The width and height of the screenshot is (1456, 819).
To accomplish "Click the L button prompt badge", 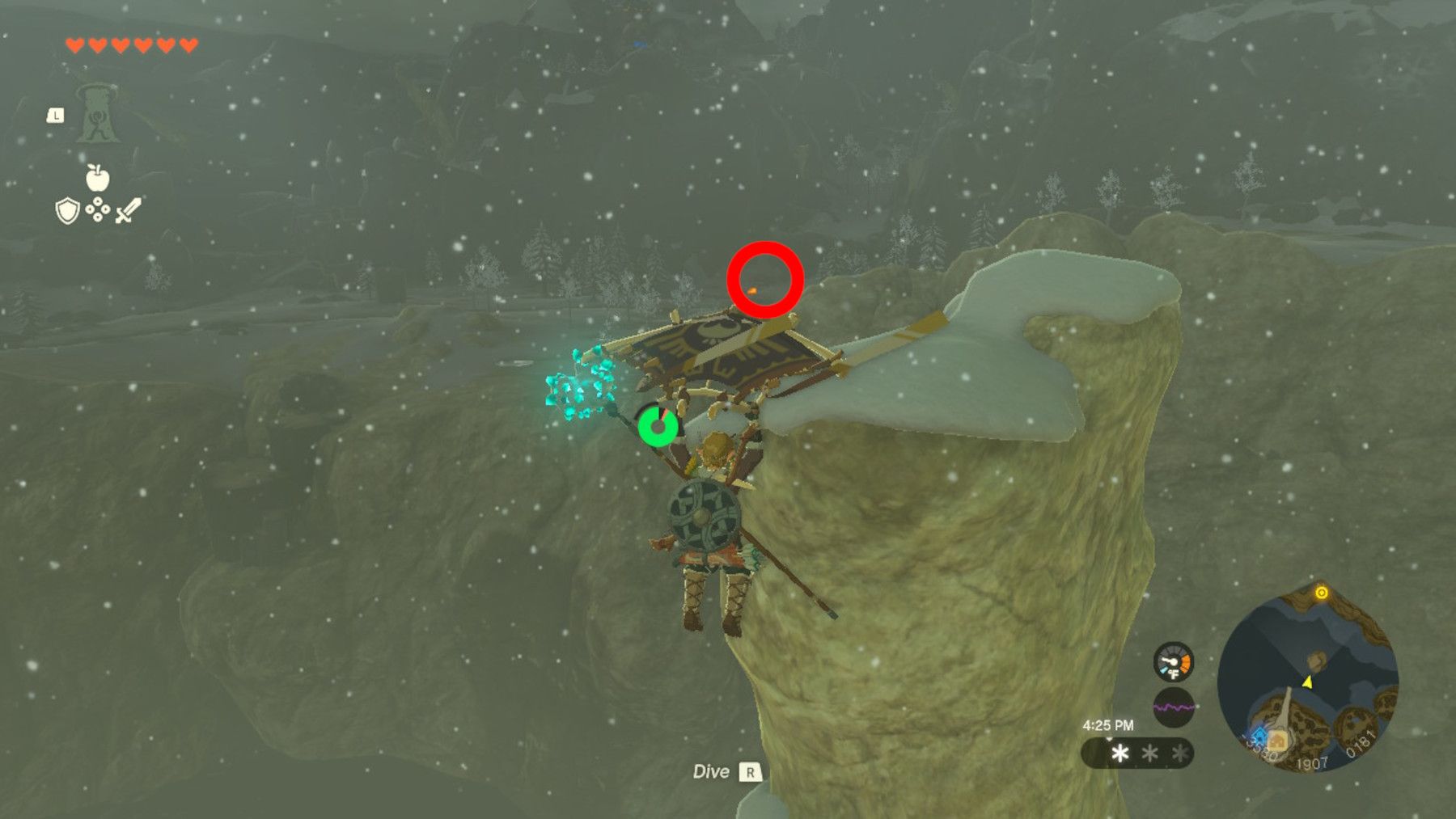I will (x=57, y=116).
